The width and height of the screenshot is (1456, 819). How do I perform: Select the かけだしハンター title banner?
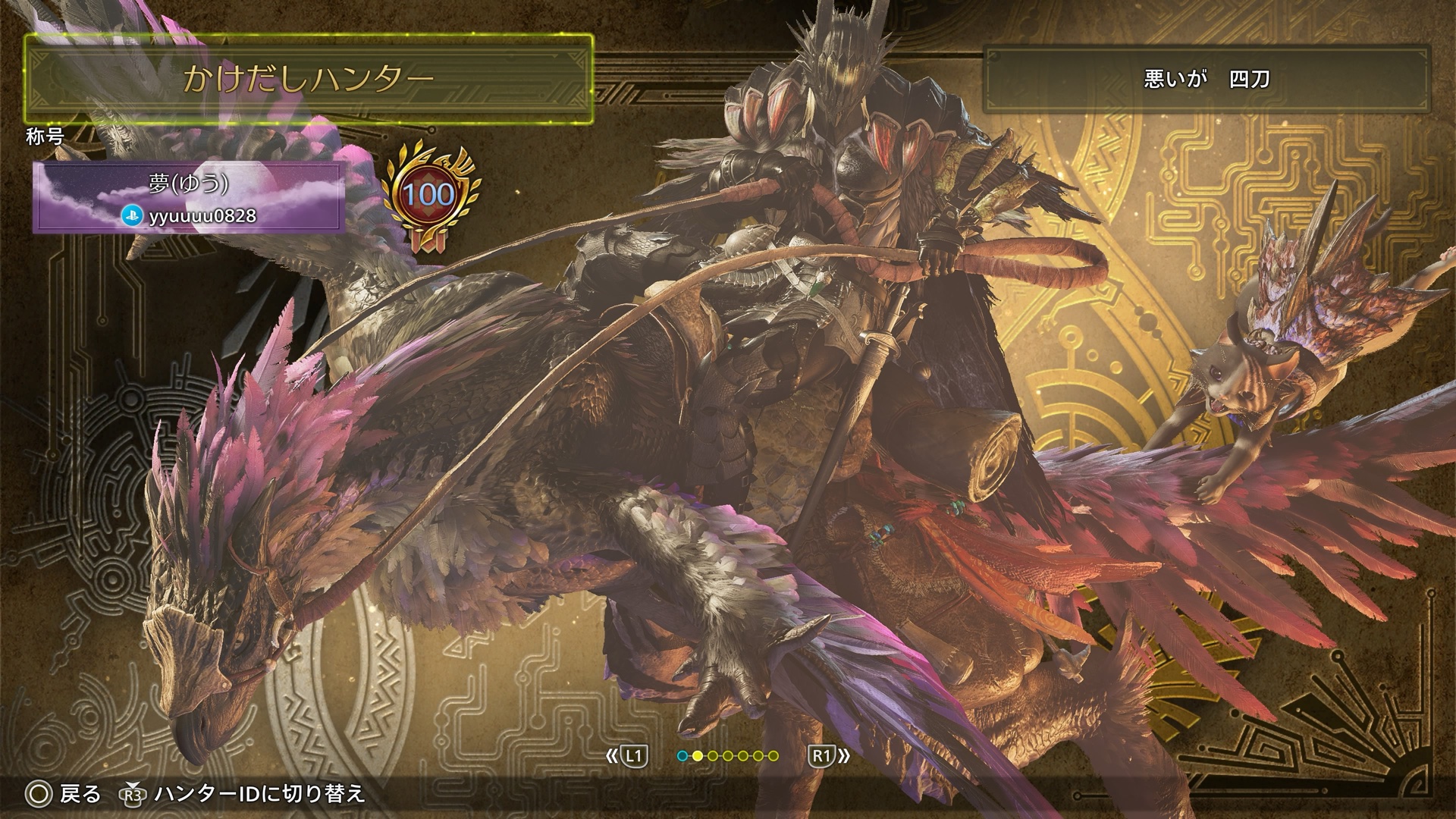click(308, 79)
